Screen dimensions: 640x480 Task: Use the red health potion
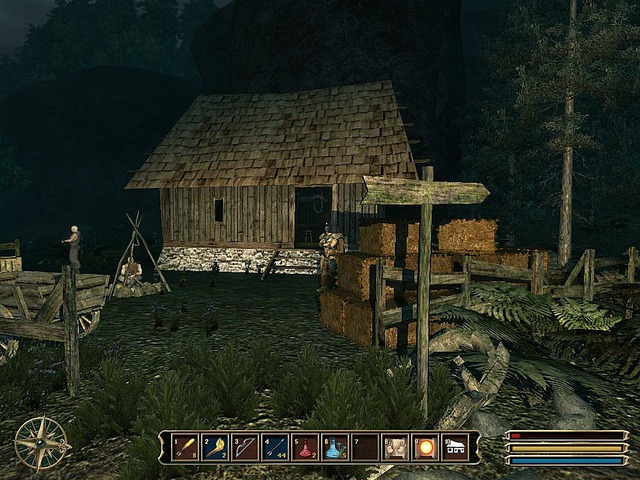pyautogui.click(x=305, y=447)
